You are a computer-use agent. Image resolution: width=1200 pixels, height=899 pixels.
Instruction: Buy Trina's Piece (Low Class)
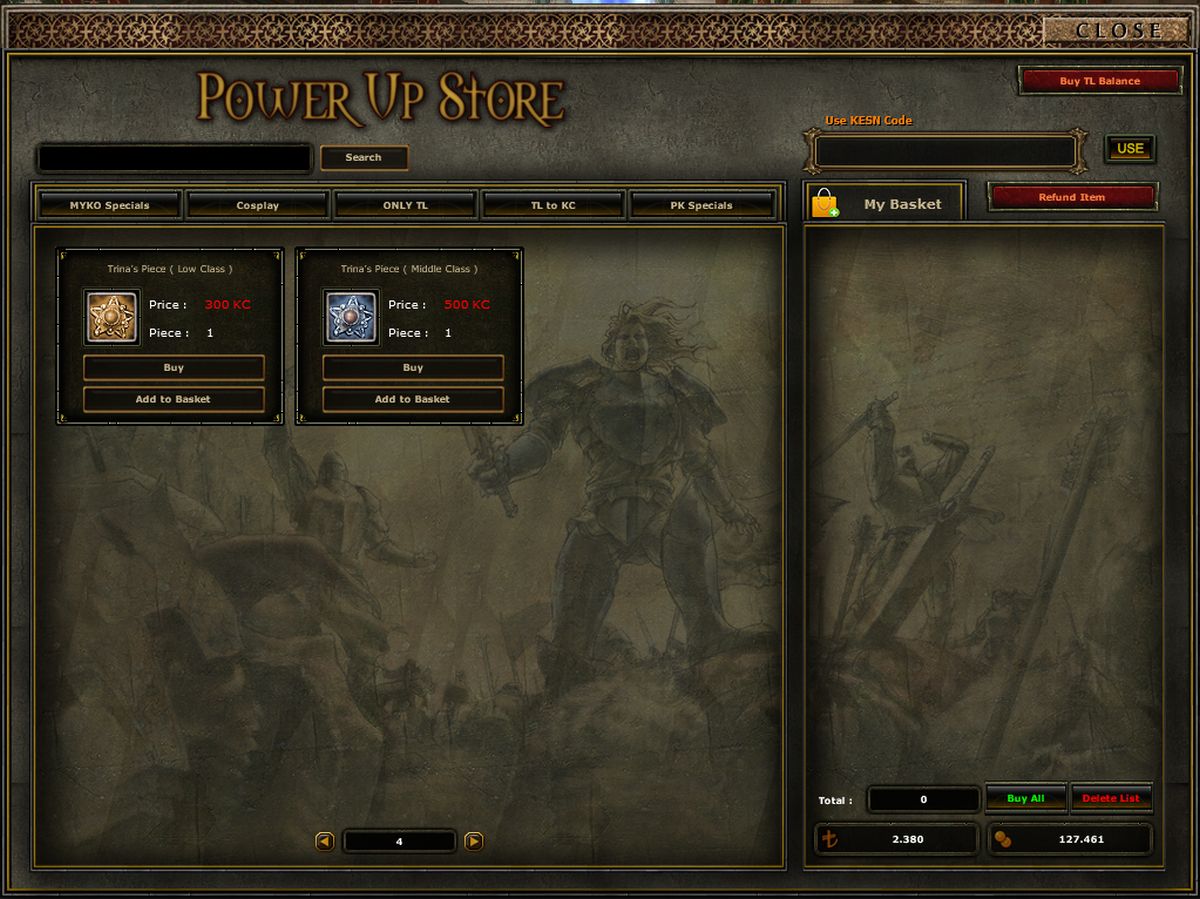pos(173,368)
